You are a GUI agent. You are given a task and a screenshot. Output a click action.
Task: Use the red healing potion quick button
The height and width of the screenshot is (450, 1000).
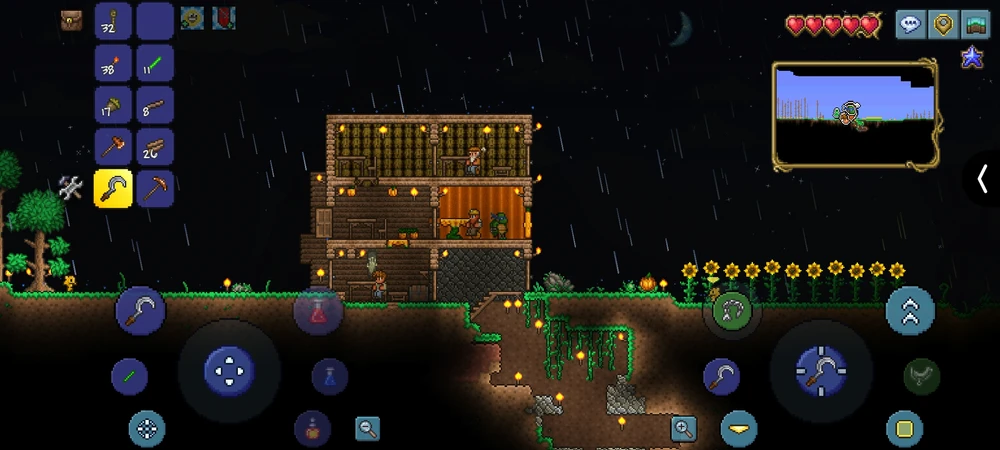coord(318,311)
